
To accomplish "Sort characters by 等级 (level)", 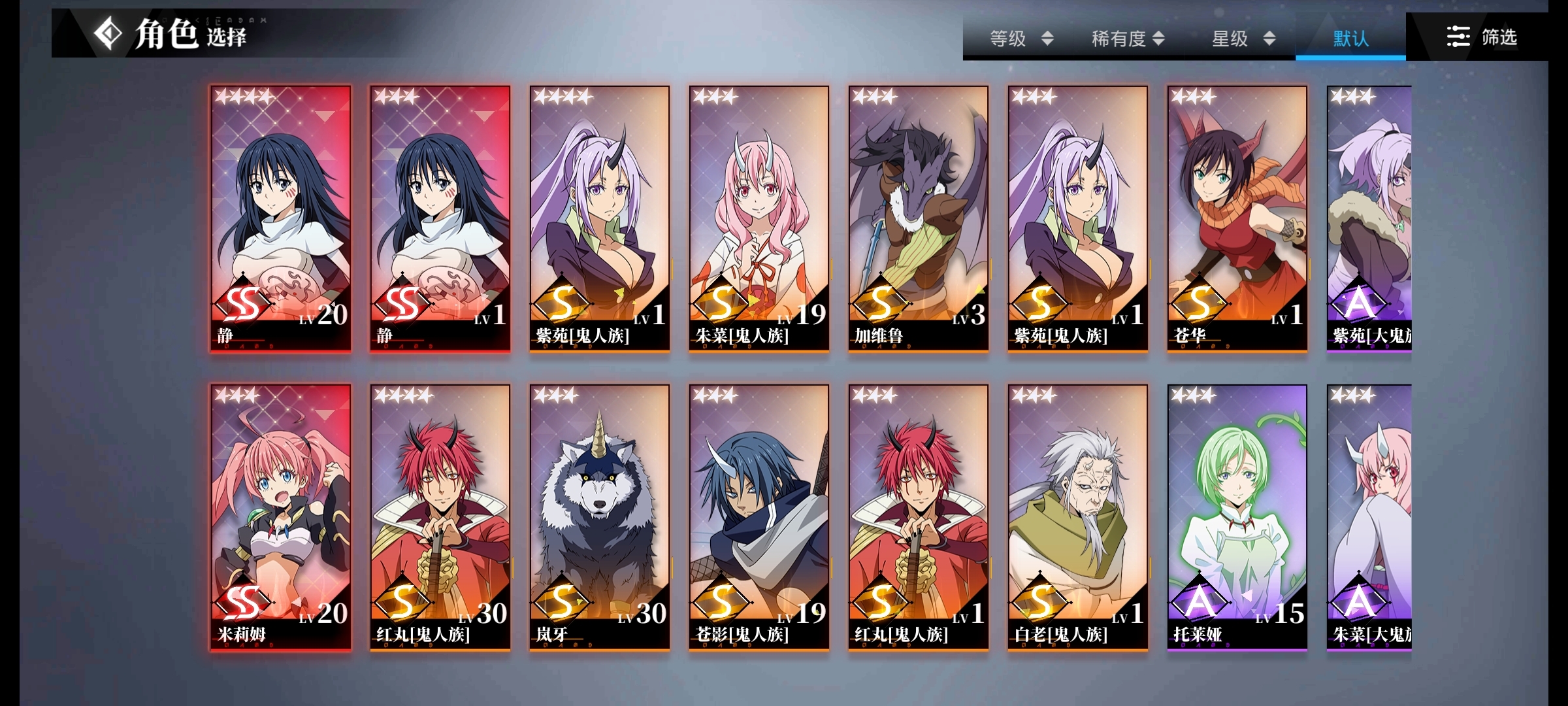I will pos(1021,39).
